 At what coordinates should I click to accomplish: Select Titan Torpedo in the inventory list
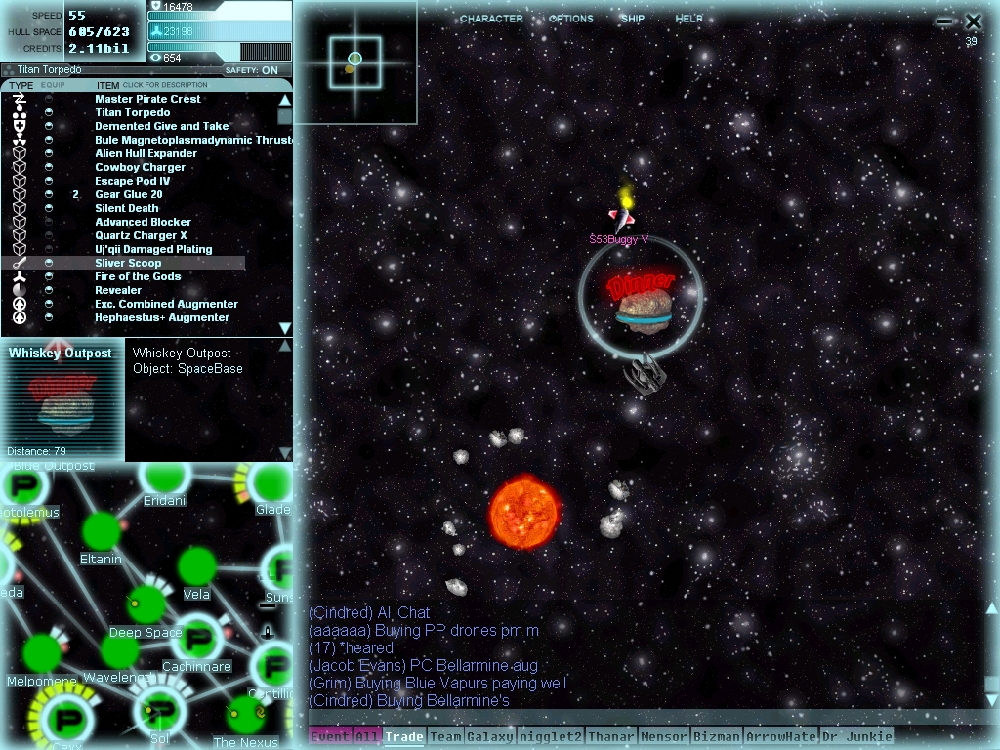click(133, 113)
